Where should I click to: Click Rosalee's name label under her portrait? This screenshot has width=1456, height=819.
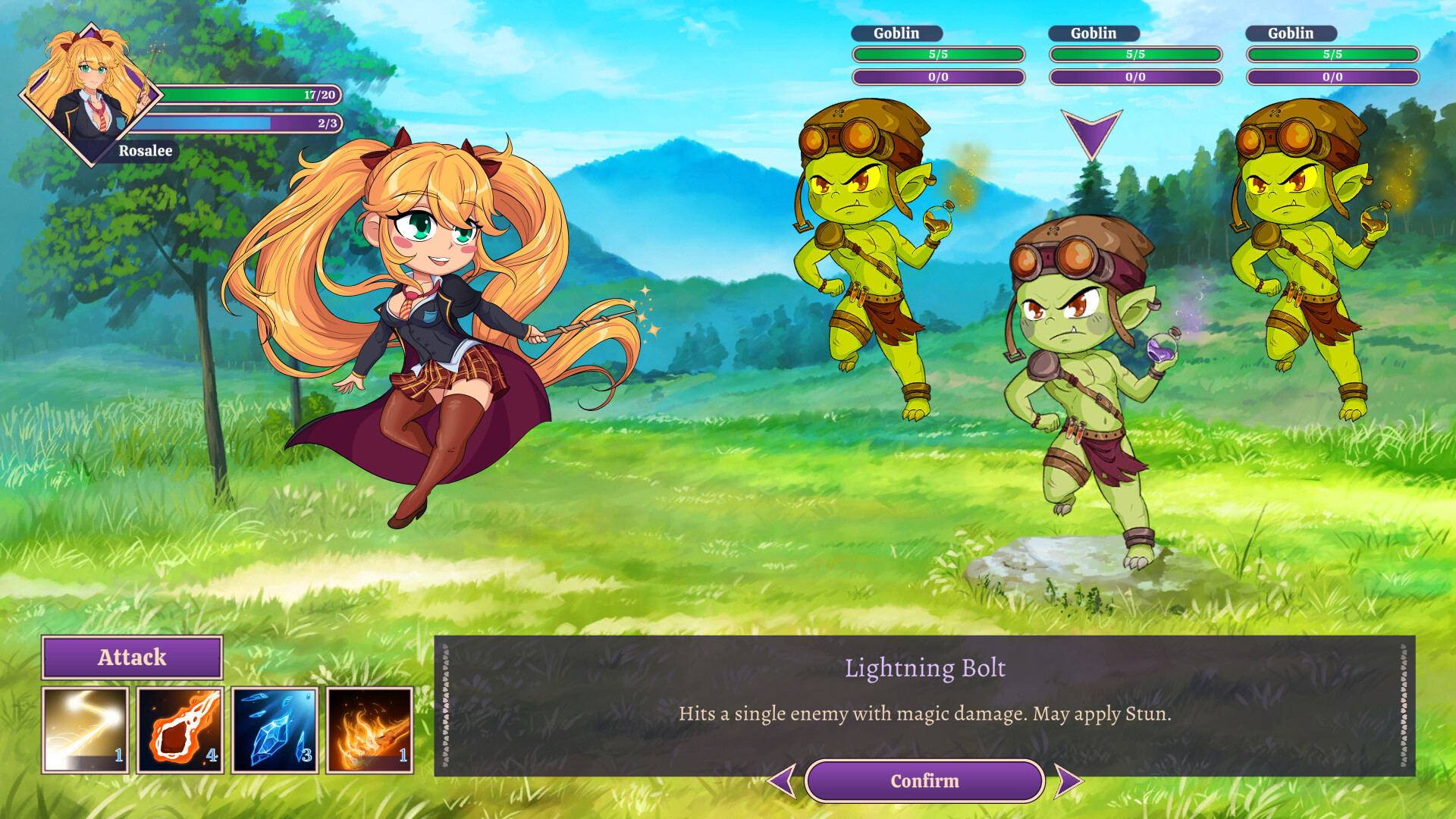(x=144, y=152)
